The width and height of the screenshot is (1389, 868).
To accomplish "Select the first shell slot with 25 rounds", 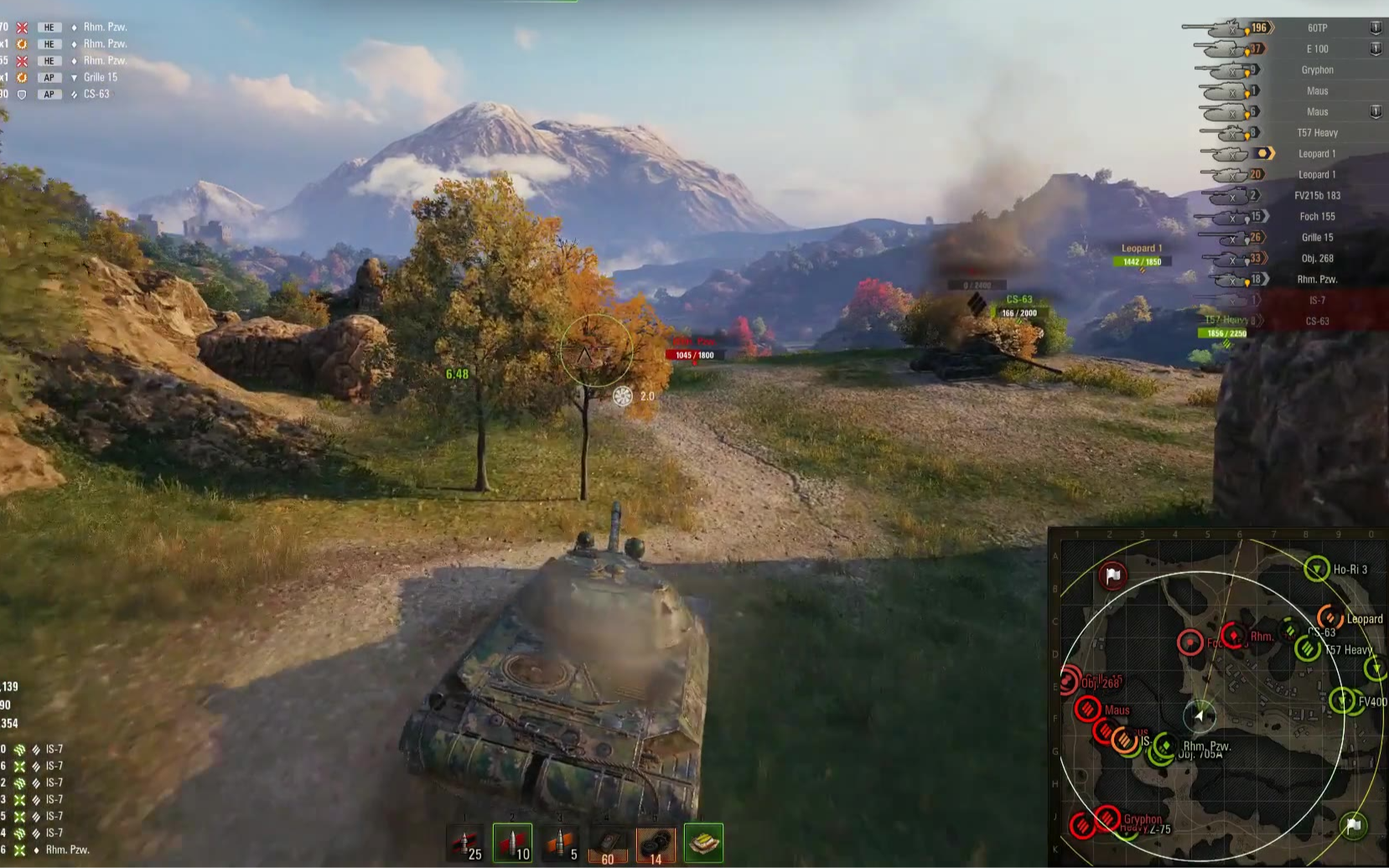I will 465,843.
